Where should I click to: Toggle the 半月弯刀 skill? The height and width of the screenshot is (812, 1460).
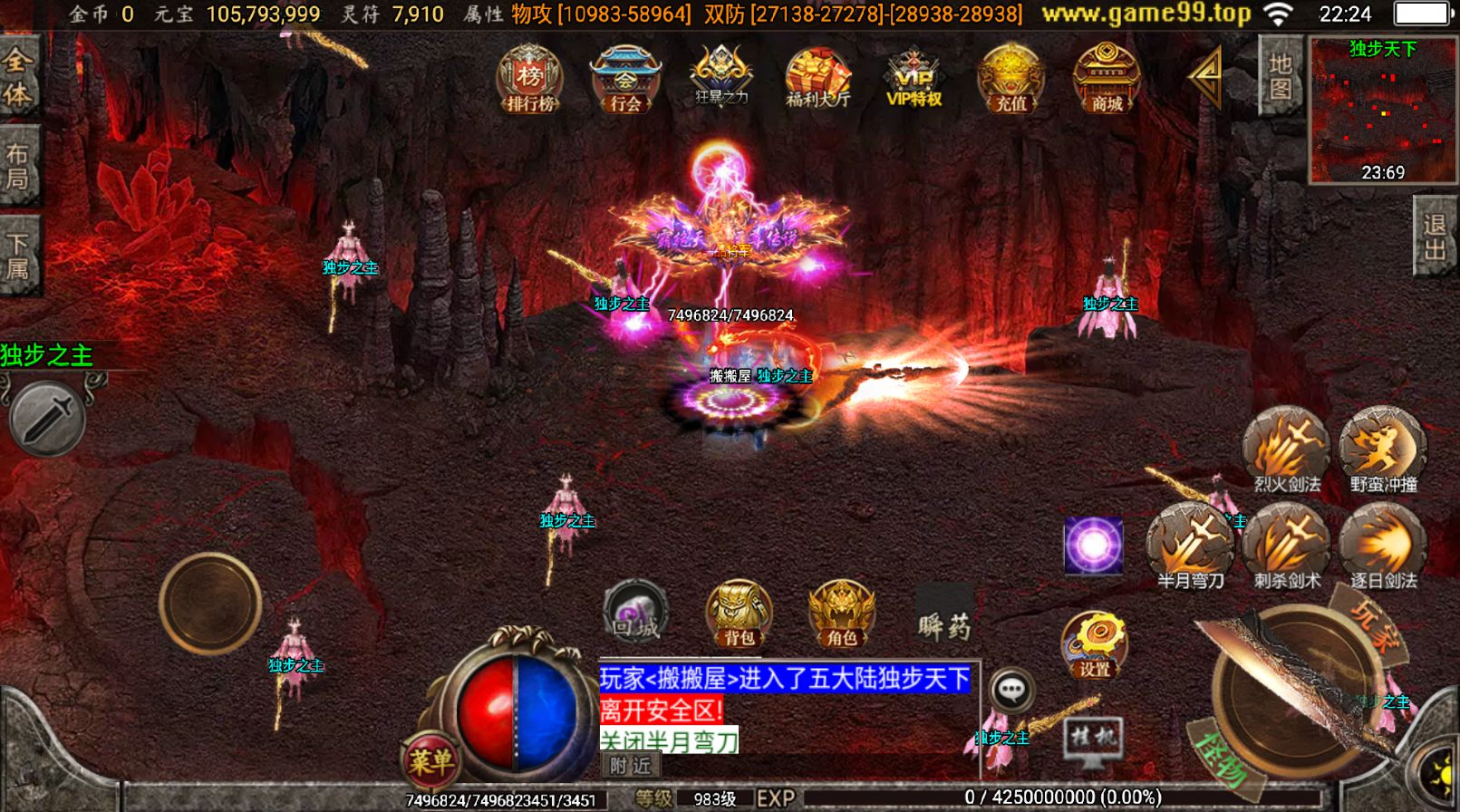(1190, 546)
